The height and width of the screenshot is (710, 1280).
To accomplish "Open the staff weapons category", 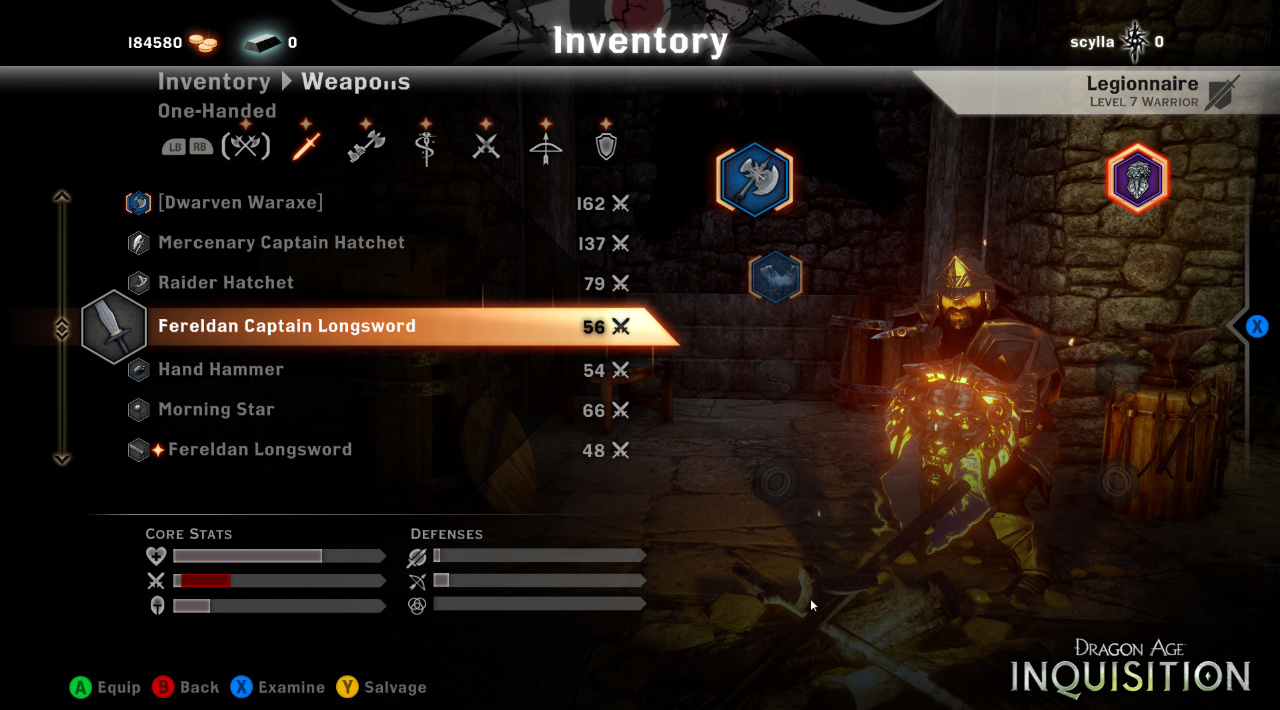I will 426,146.
